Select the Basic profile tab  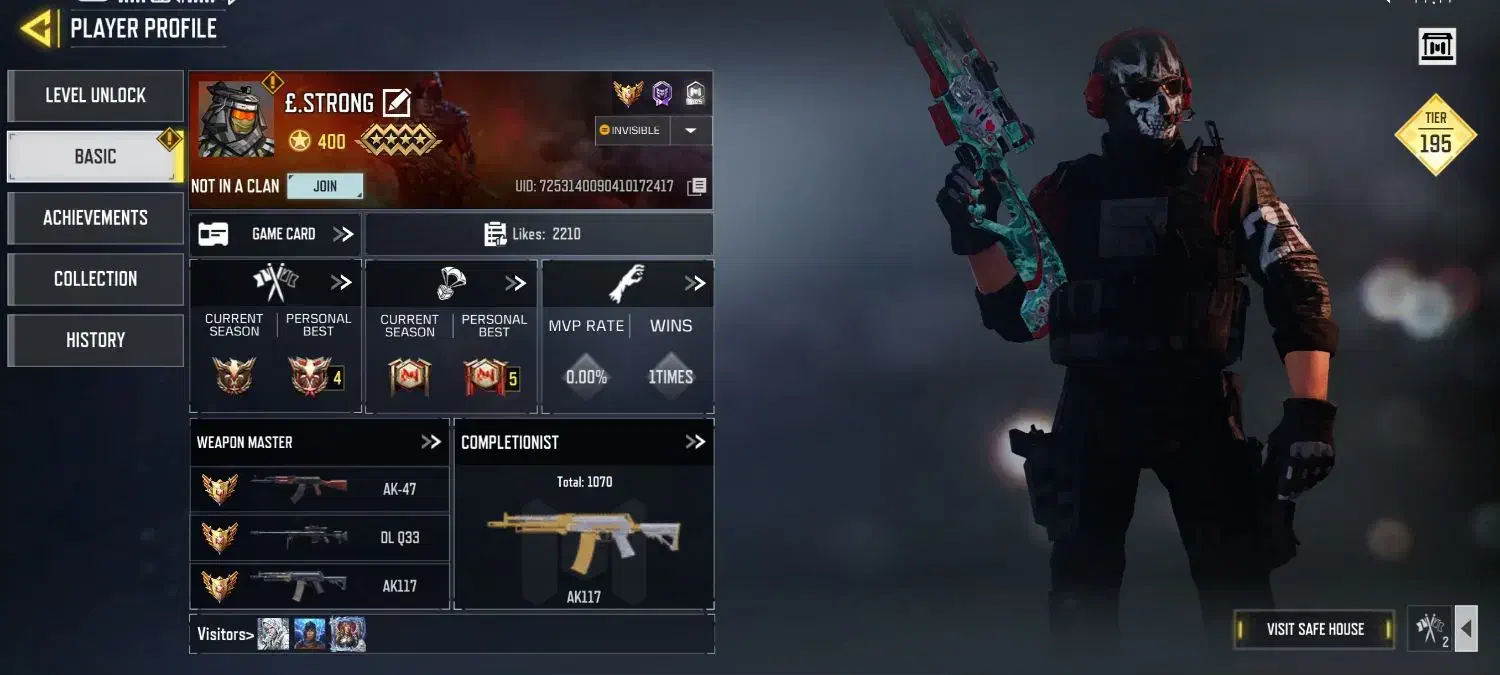(x=95, y=157)
